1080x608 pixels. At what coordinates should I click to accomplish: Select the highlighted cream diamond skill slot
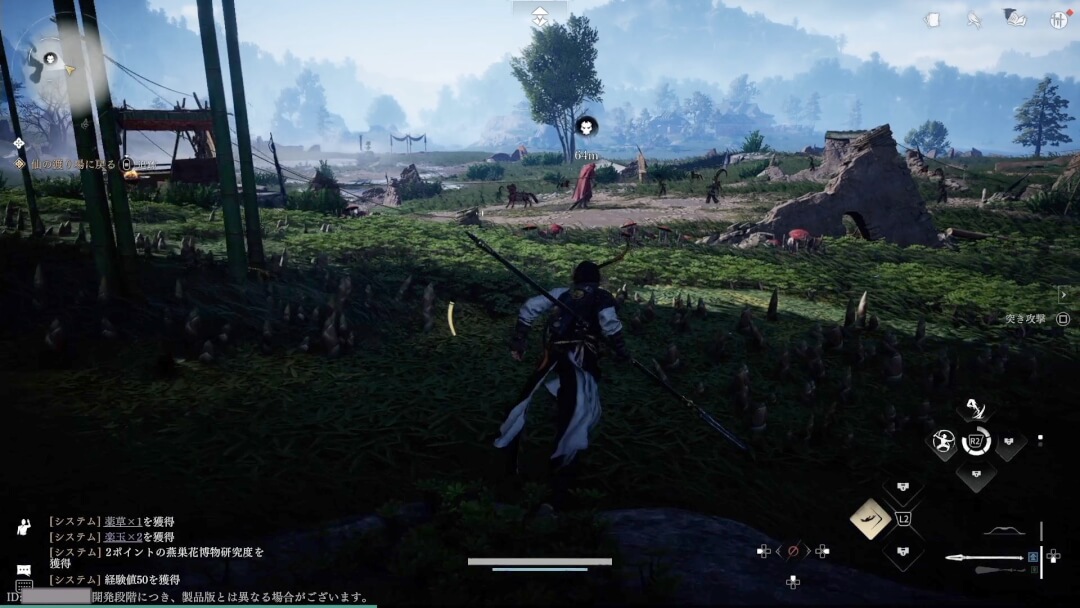coord(871,518)
